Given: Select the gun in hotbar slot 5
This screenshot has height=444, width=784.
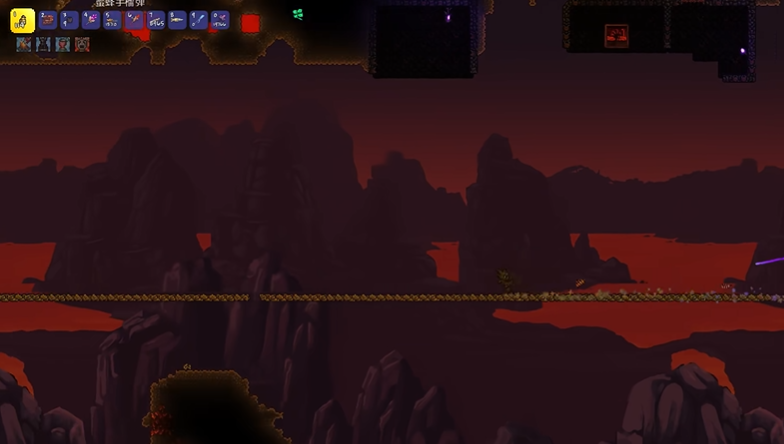Looking at the screenshot, I should (112, 20).
